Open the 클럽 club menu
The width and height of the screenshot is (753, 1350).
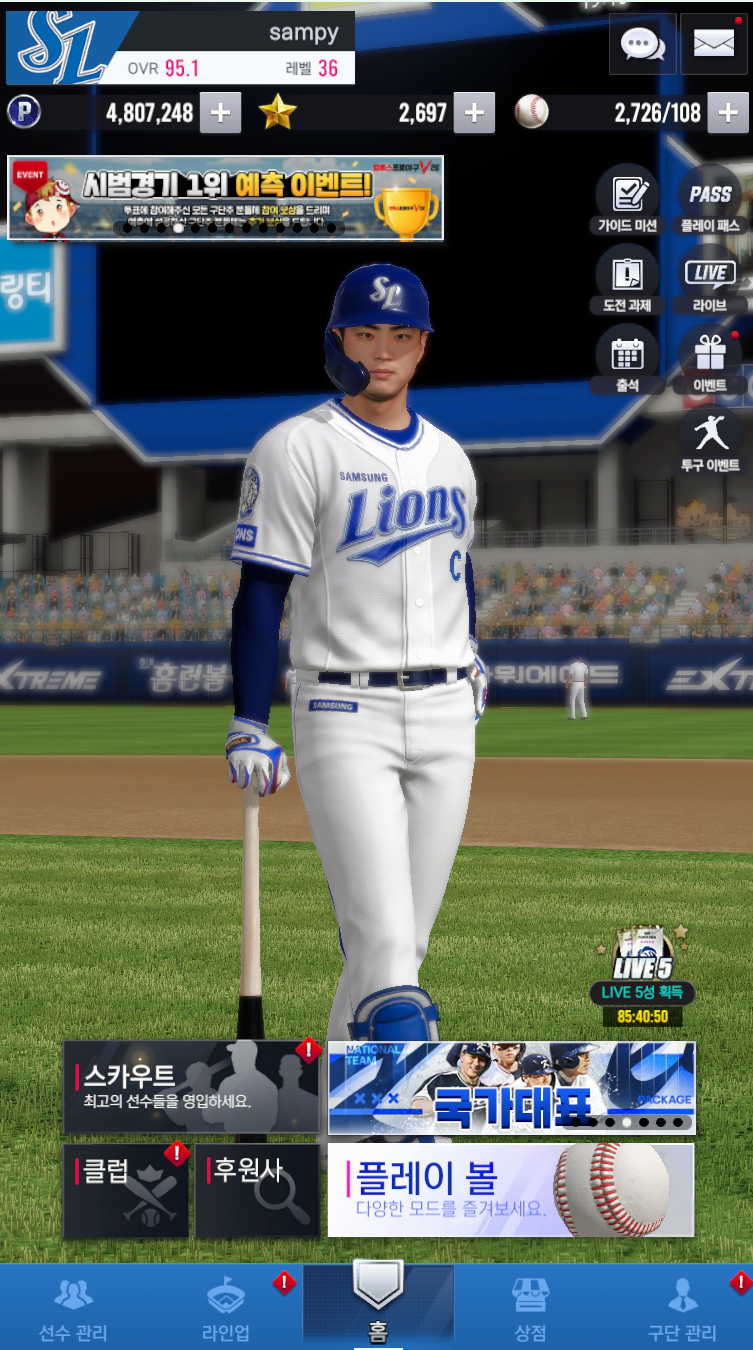(125, 1190)
